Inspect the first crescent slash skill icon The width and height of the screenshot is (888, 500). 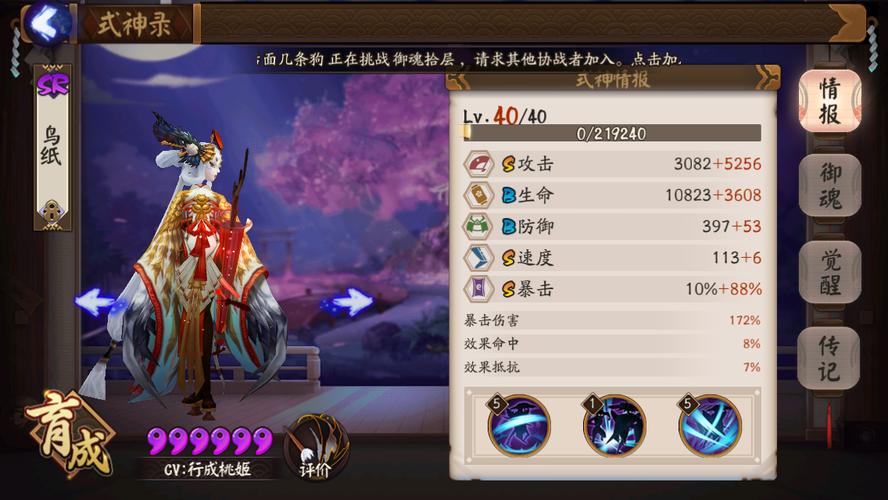click(519, 426)
